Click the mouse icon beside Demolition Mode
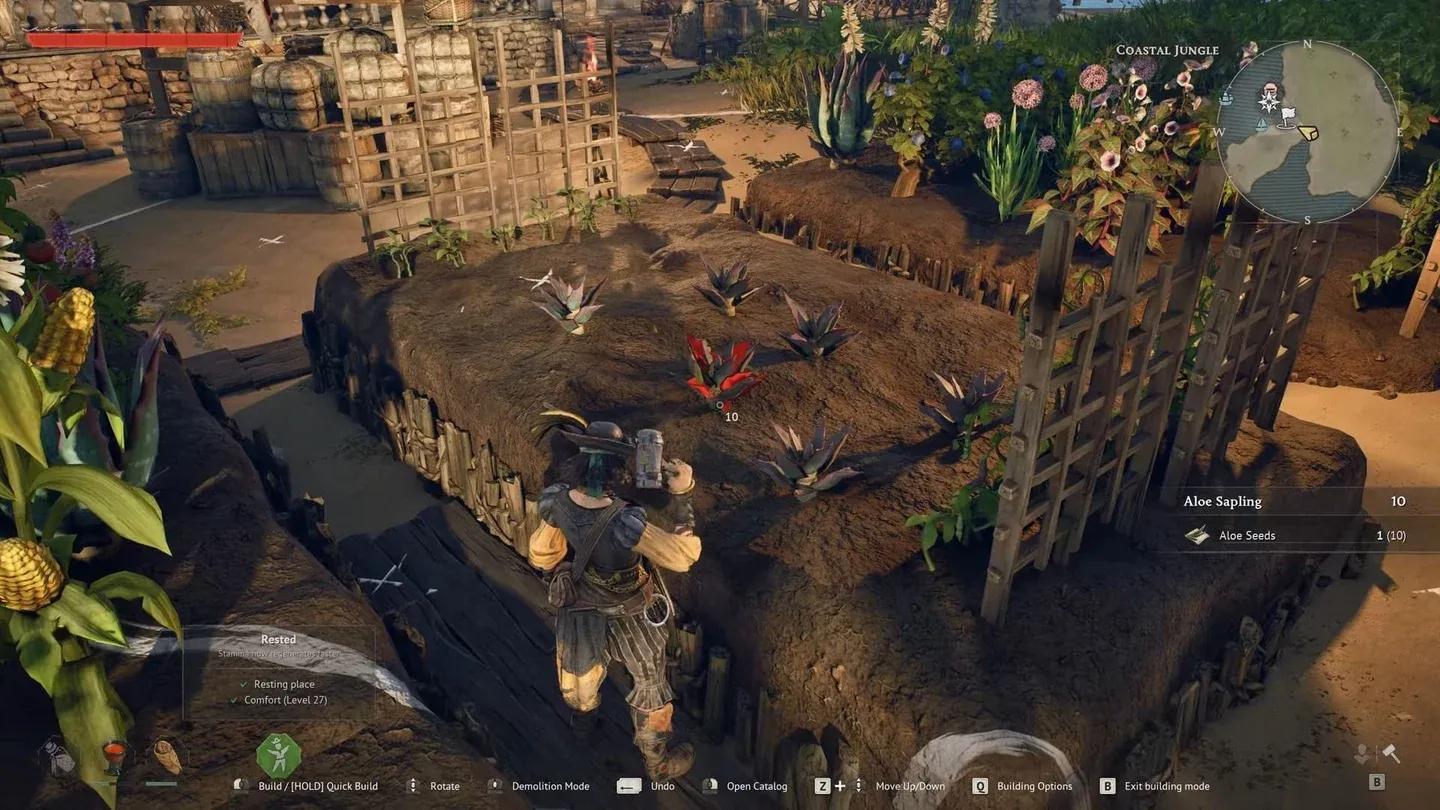Screen dimensions: 1440x810 point(494,786)
